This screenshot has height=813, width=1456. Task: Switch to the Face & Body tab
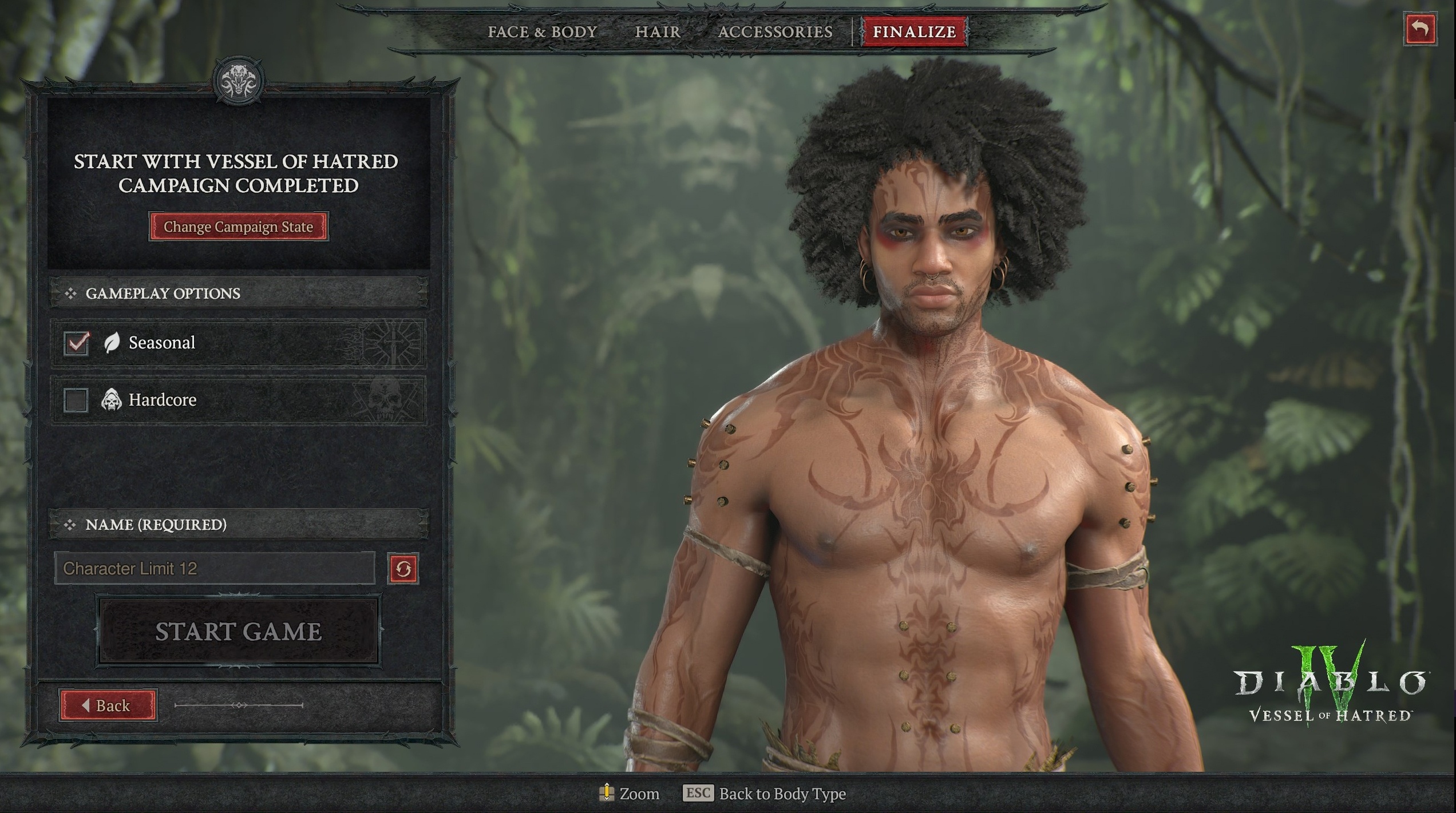coord(542,32)
